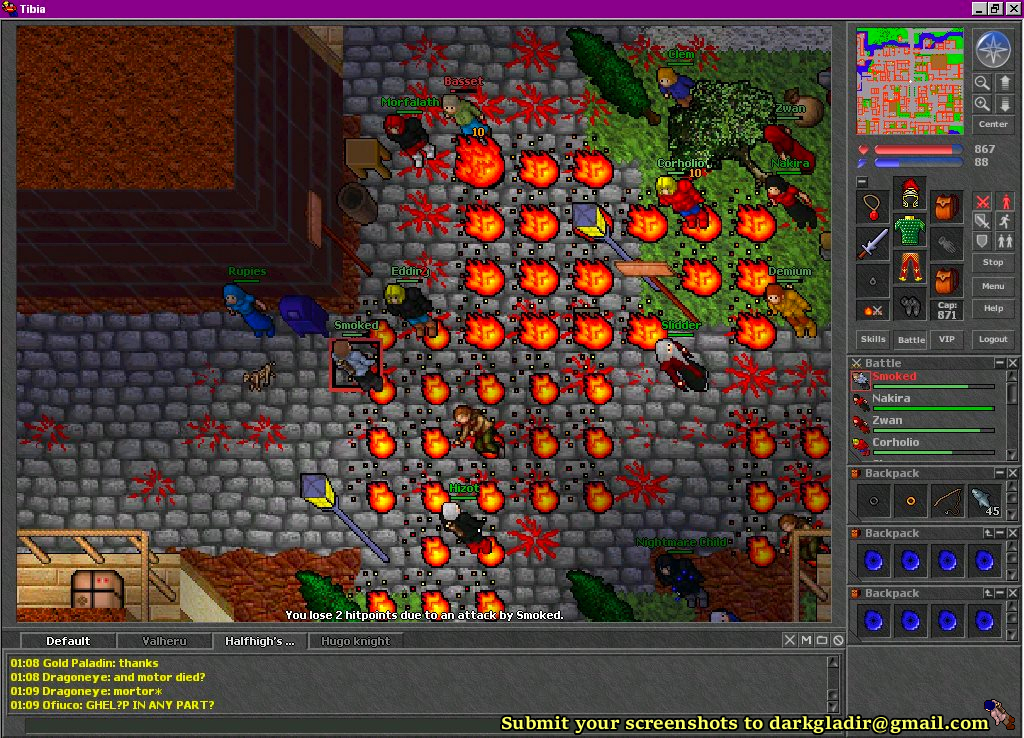Click the Logout button
This screenshot has width=1024, height=738.
click(x=993, y=339)
